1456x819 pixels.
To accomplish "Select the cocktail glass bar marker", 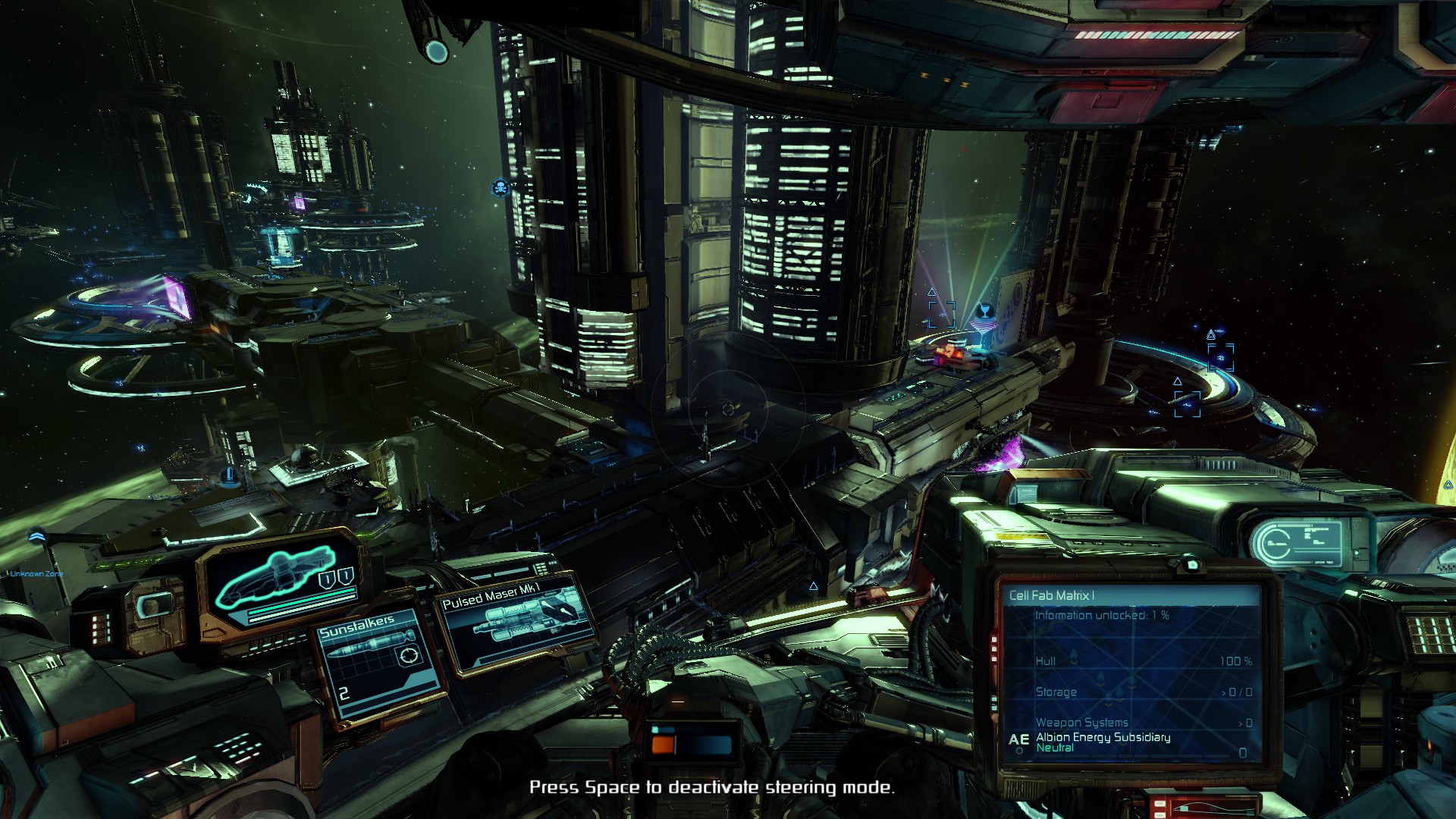I will 984,311.
